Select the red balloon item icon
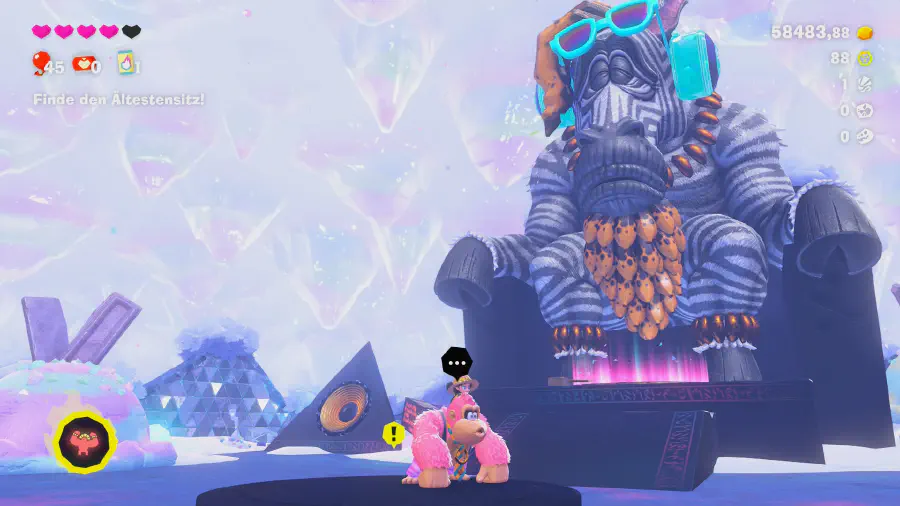900x506 pixels. tap(41, 65)
